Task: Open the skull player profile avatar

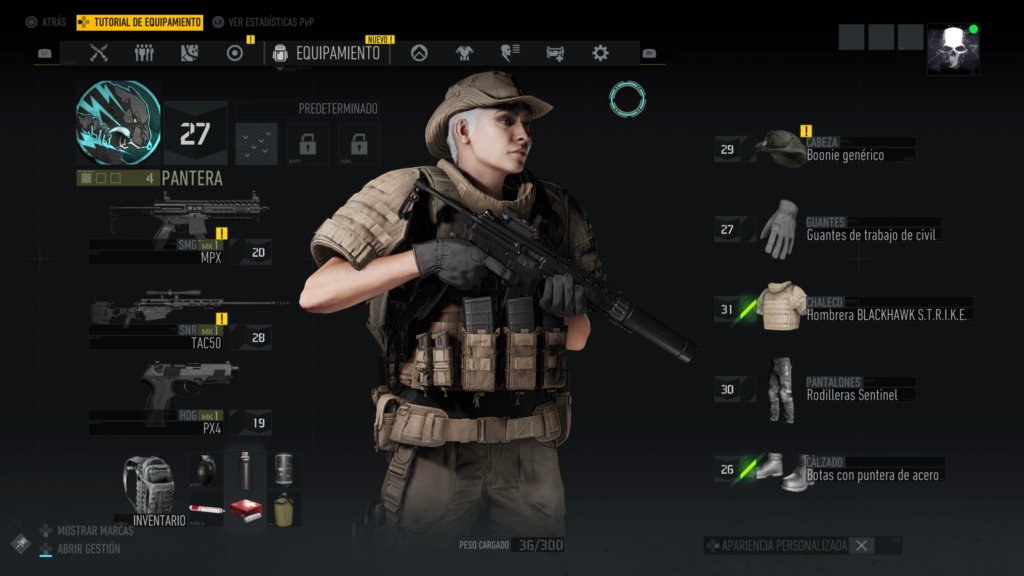Action: coord(952,50)
